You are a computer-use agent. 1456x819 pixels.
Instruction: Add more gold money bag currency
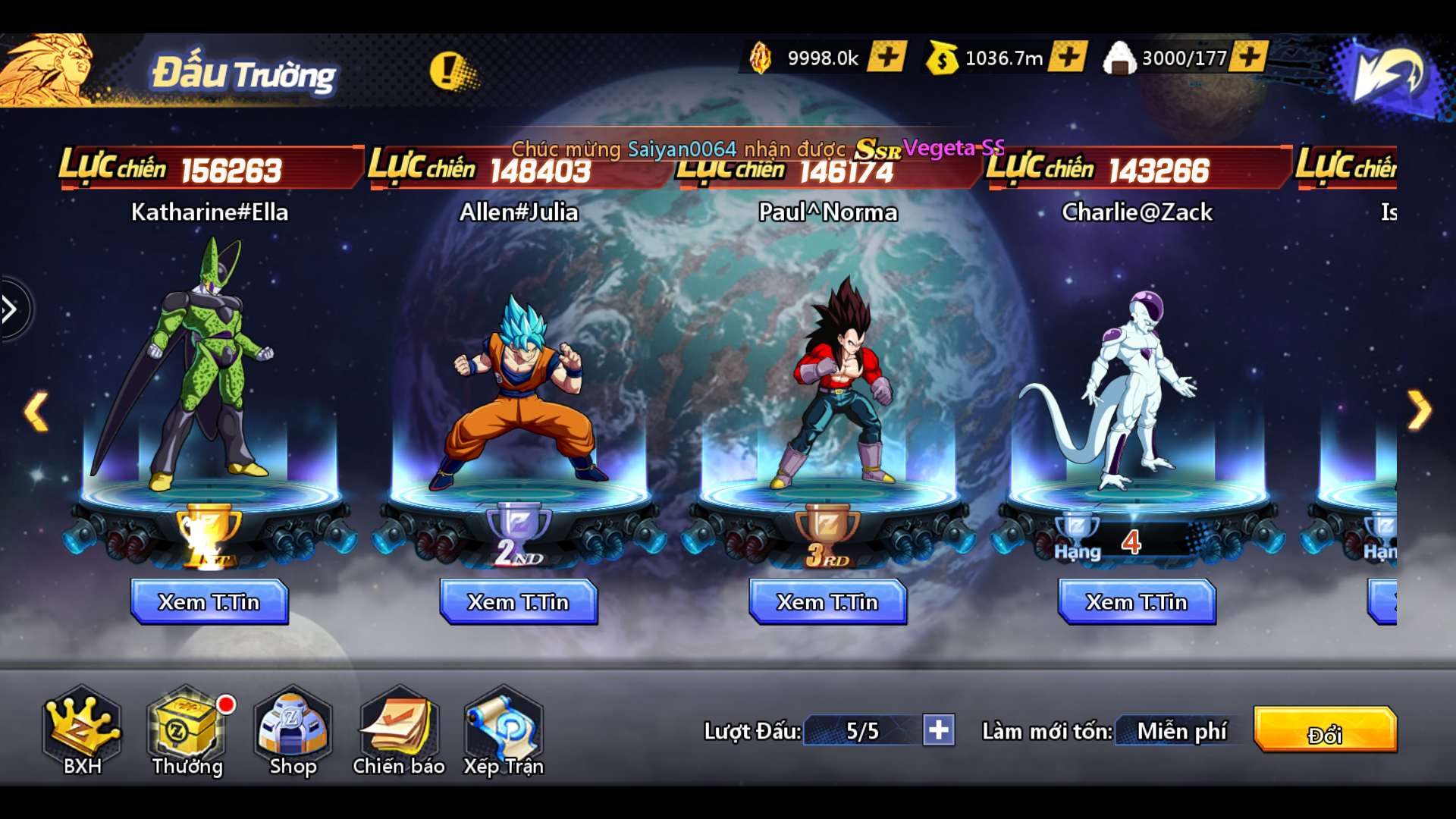point(1068,57)
